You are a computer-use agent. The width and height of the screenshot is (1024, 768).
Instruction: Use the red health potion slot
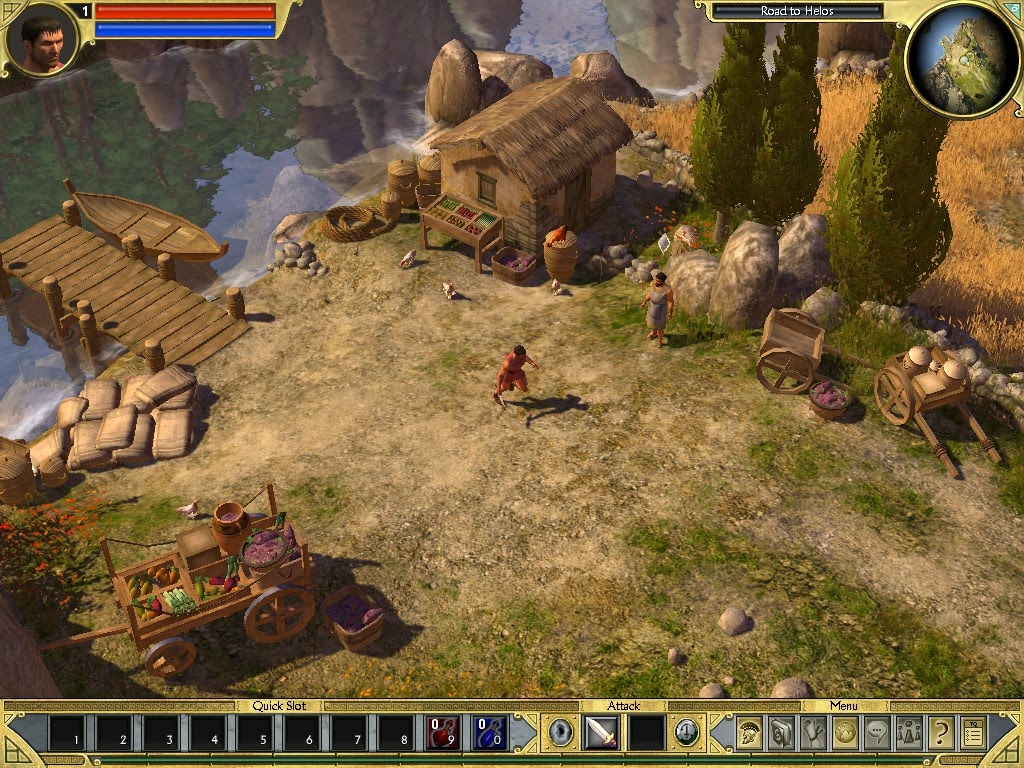(442, 733)
